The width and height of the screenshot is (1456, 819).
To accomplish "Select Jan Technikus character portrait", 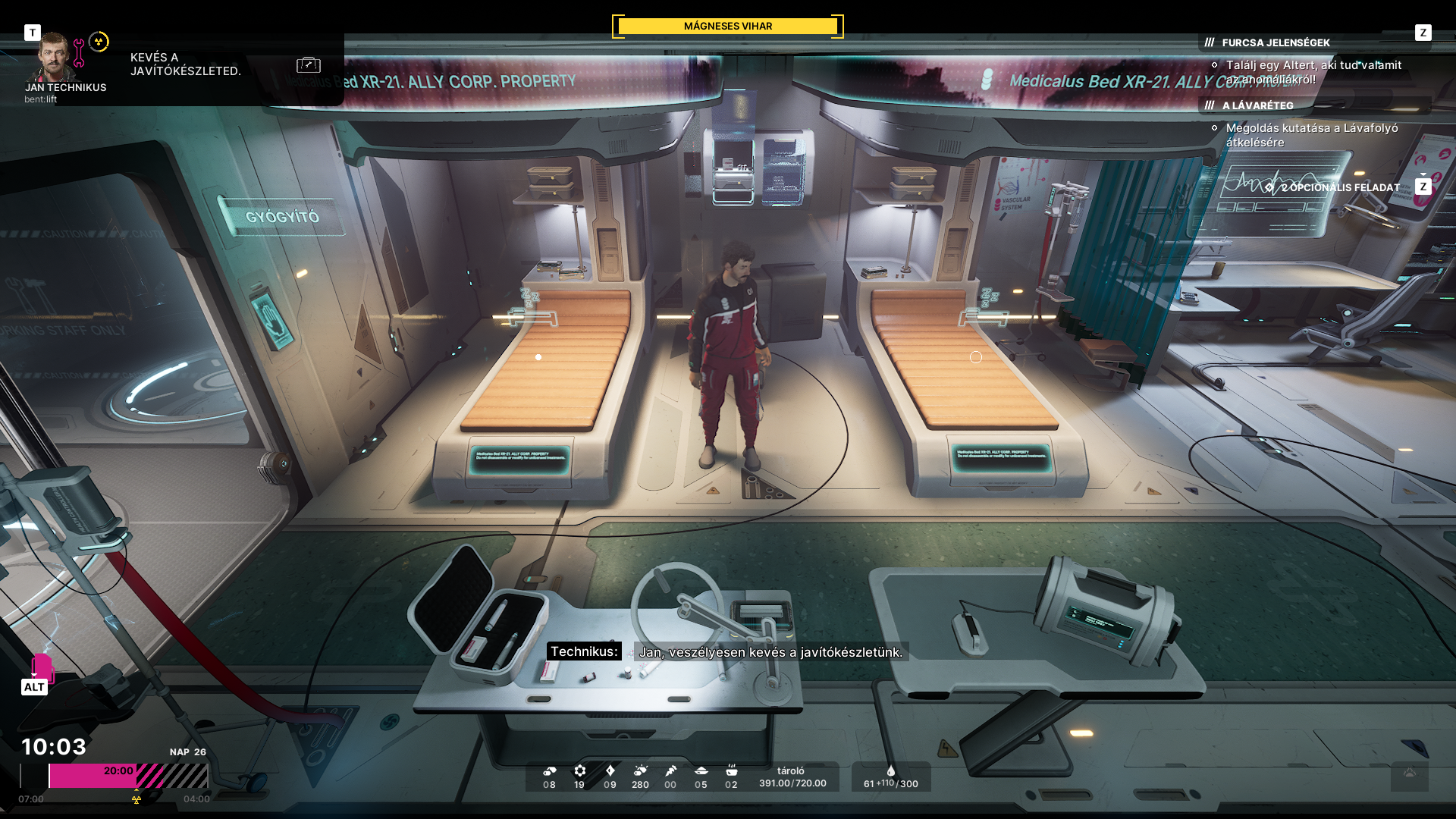I will 55,58.
